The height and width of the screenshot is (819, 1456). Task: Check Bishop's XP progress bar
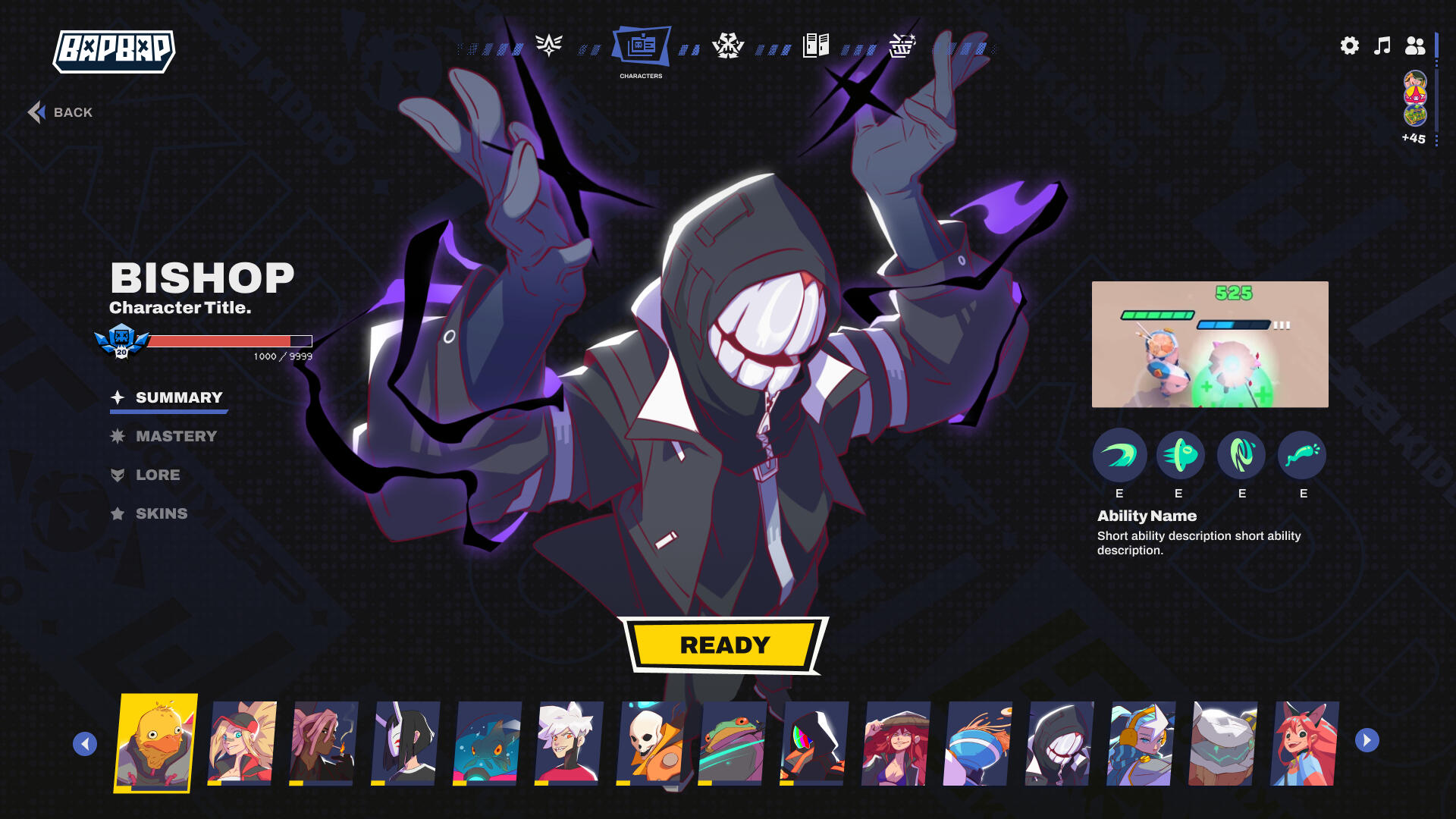click(227, 340)
